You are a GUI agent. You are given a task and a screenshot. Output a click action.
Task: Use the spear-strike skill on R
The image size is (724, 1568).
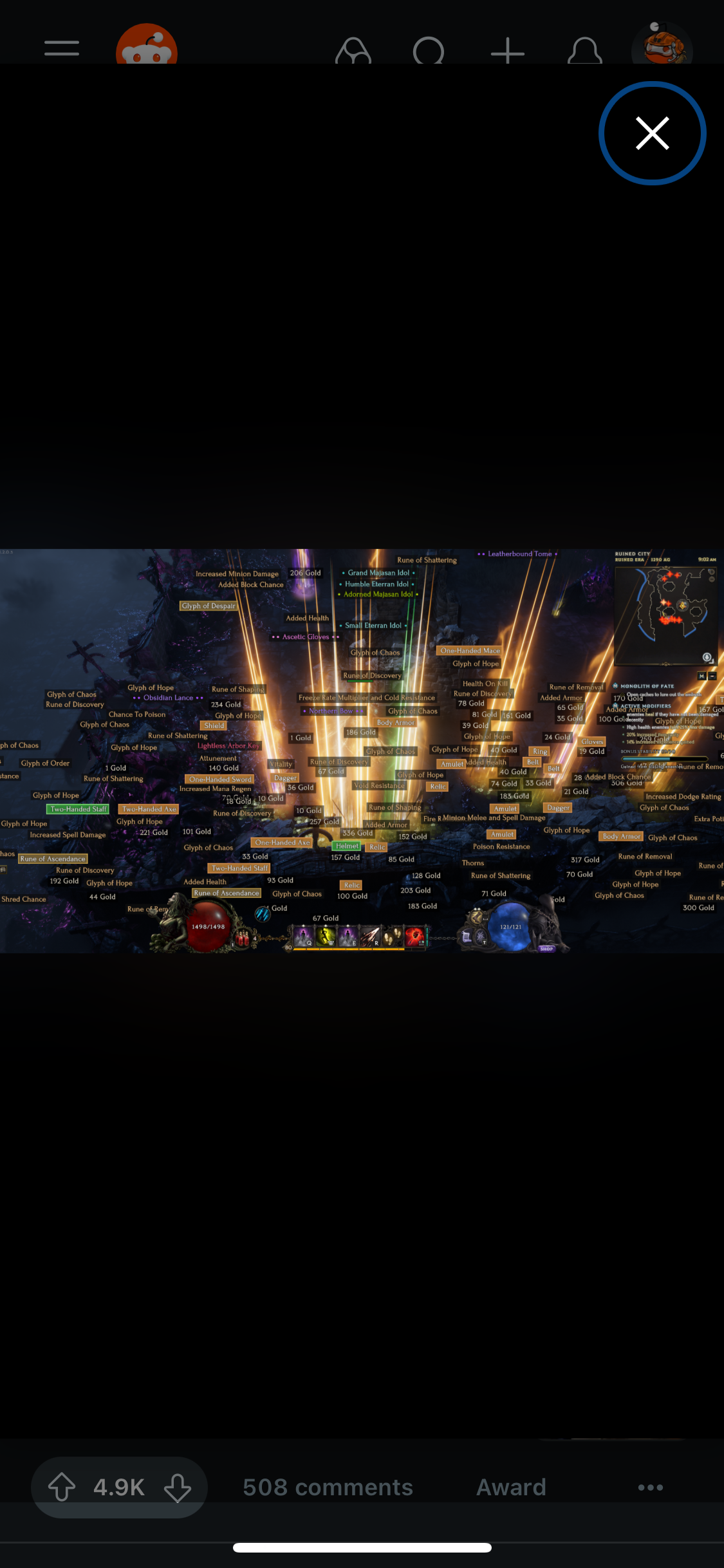pos(370,935)
